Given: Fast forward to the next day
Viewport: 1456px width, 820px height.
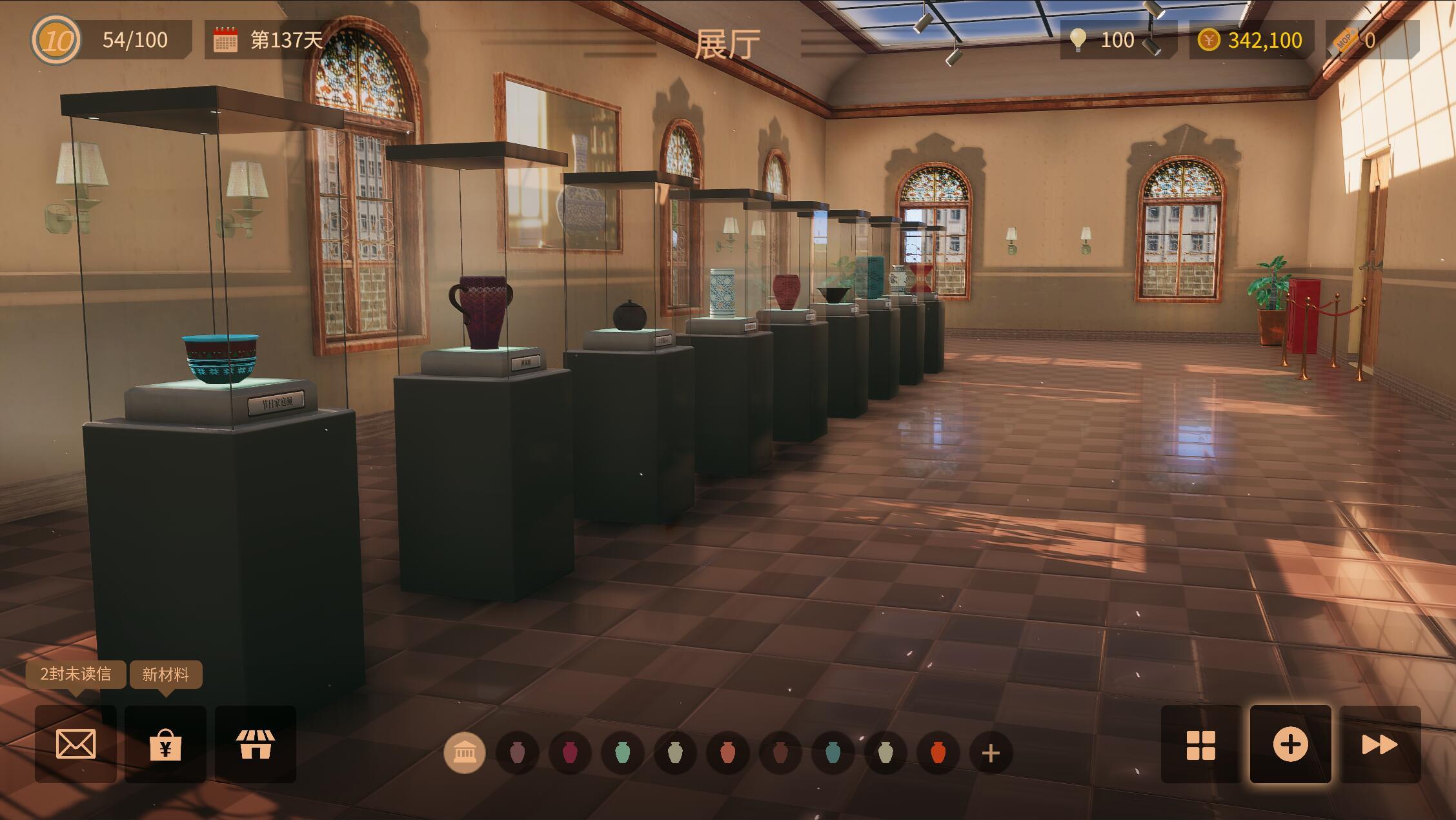Looking at the screenshot, I should click(1380, 745).
